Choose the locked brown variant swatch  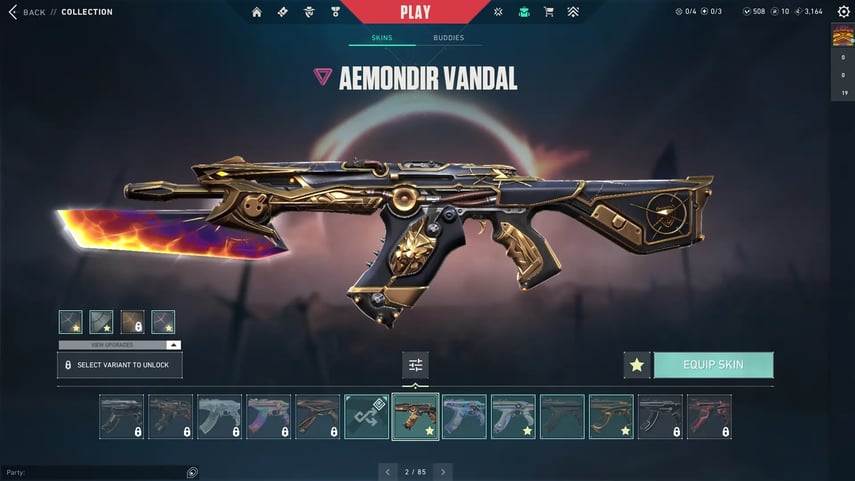(x=132, y=322)
